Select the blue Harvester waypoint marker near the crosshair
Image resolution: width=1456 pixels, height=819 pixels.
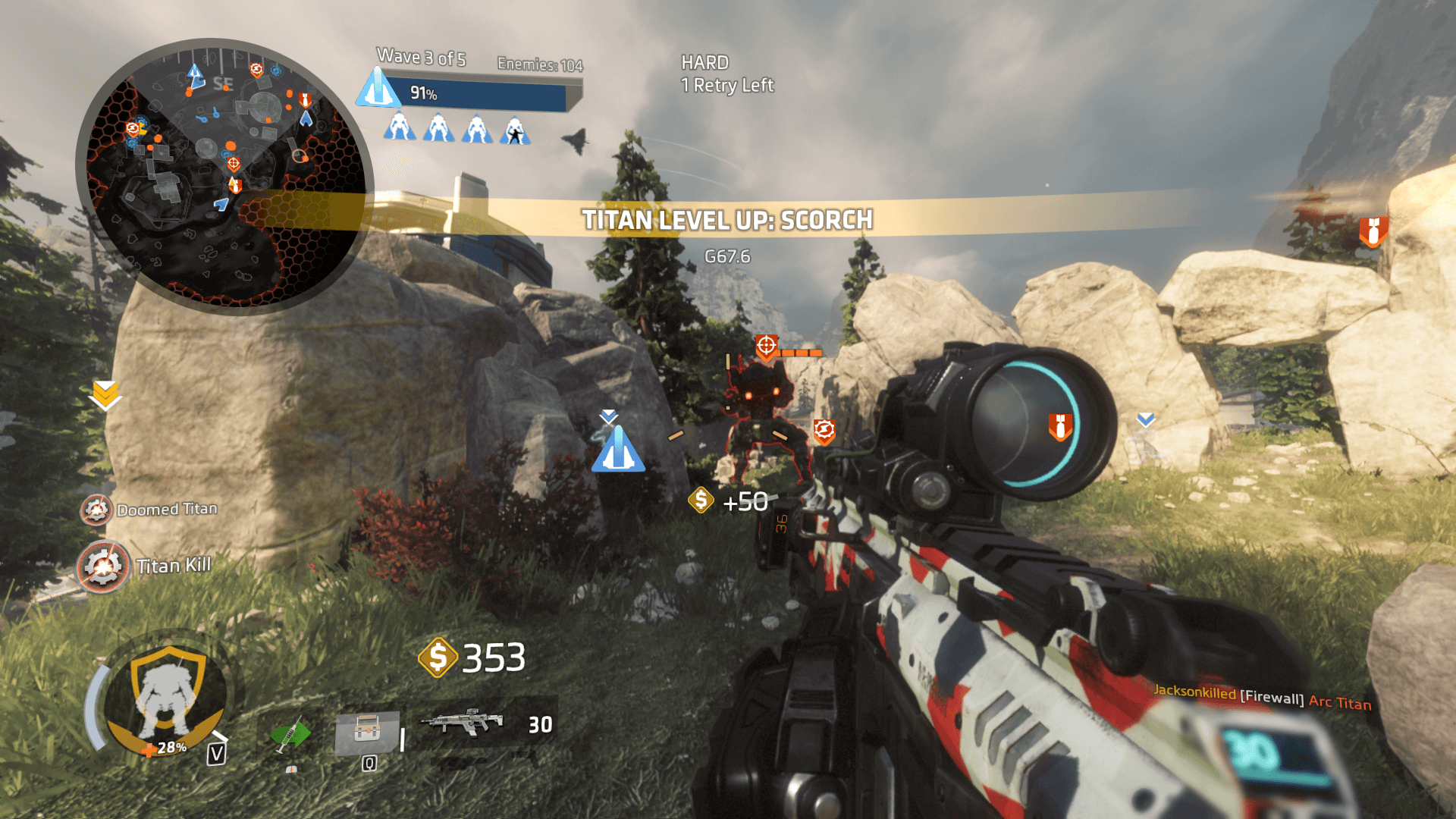(618, 449)
